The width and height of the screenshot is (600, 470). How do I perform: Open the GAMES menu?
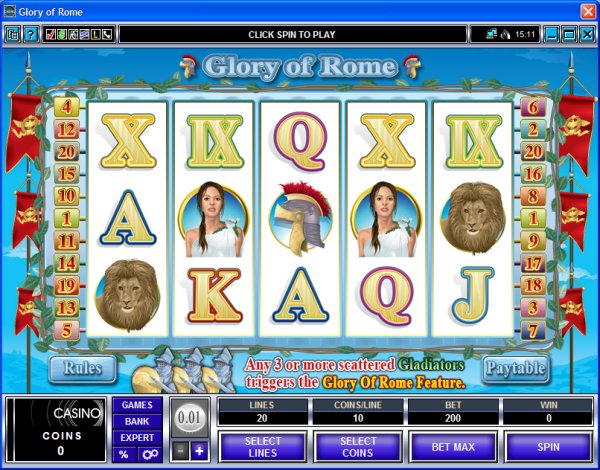click(x=137, y=405)
